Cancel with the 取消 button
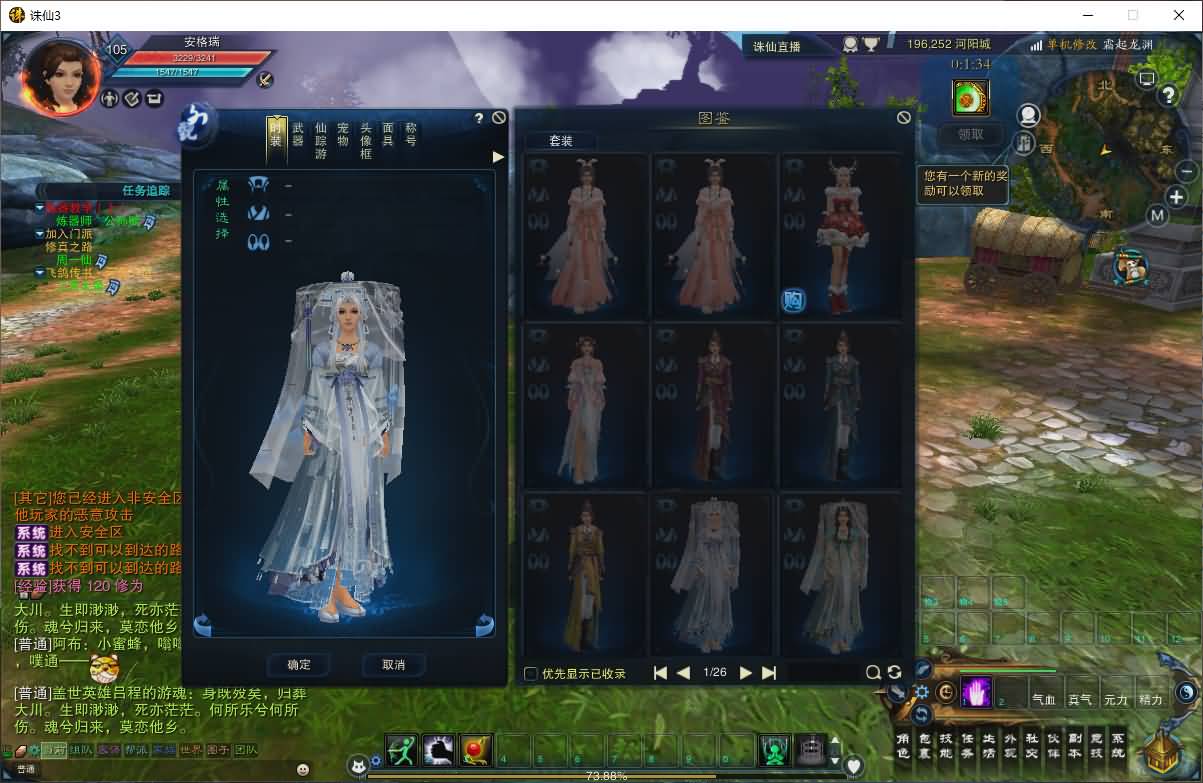1203x783 pixels. (x=394, y=665)
